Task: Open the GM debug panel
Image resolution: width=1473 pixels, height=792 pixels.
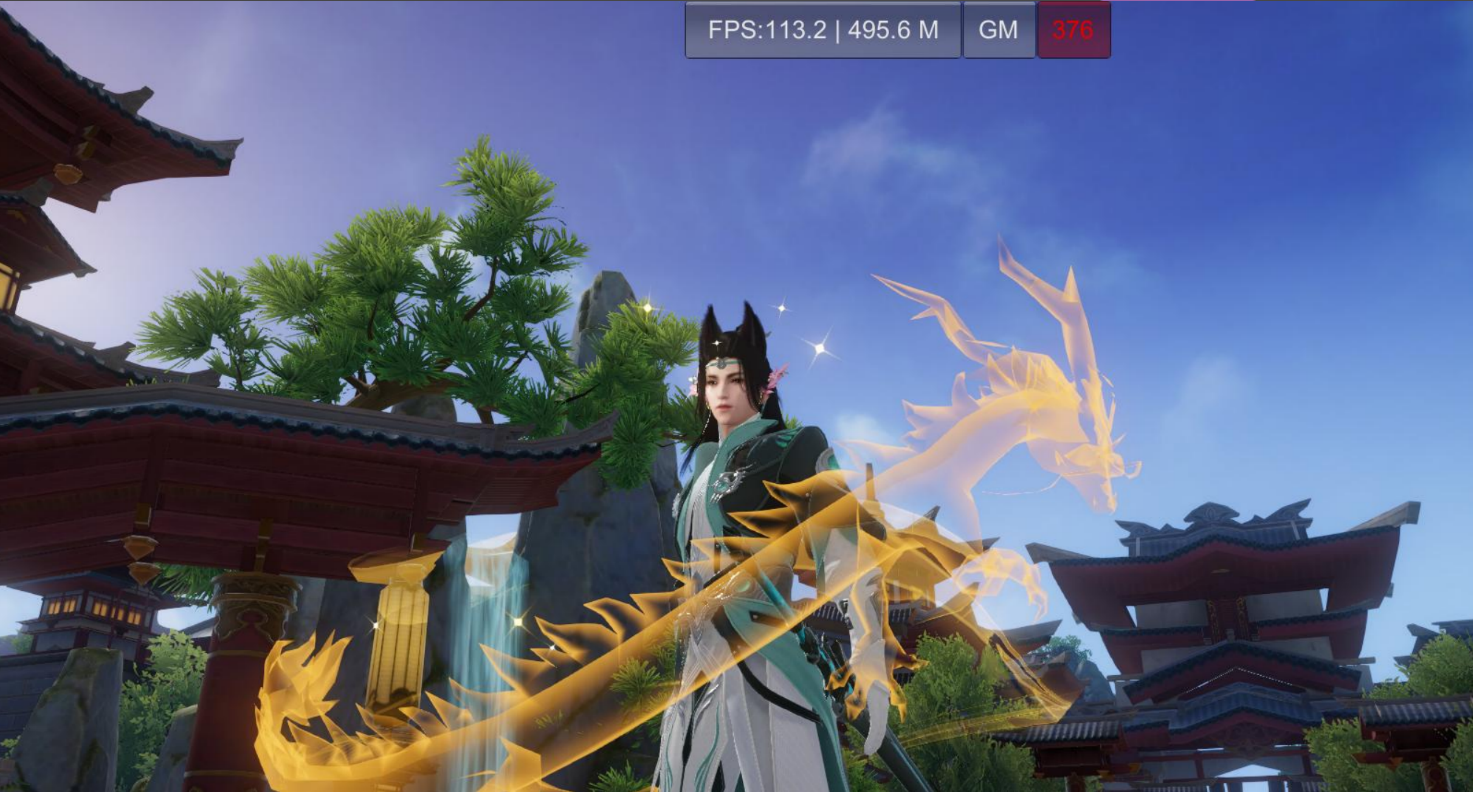Action: pyautogui.click(x=998, y=30)
